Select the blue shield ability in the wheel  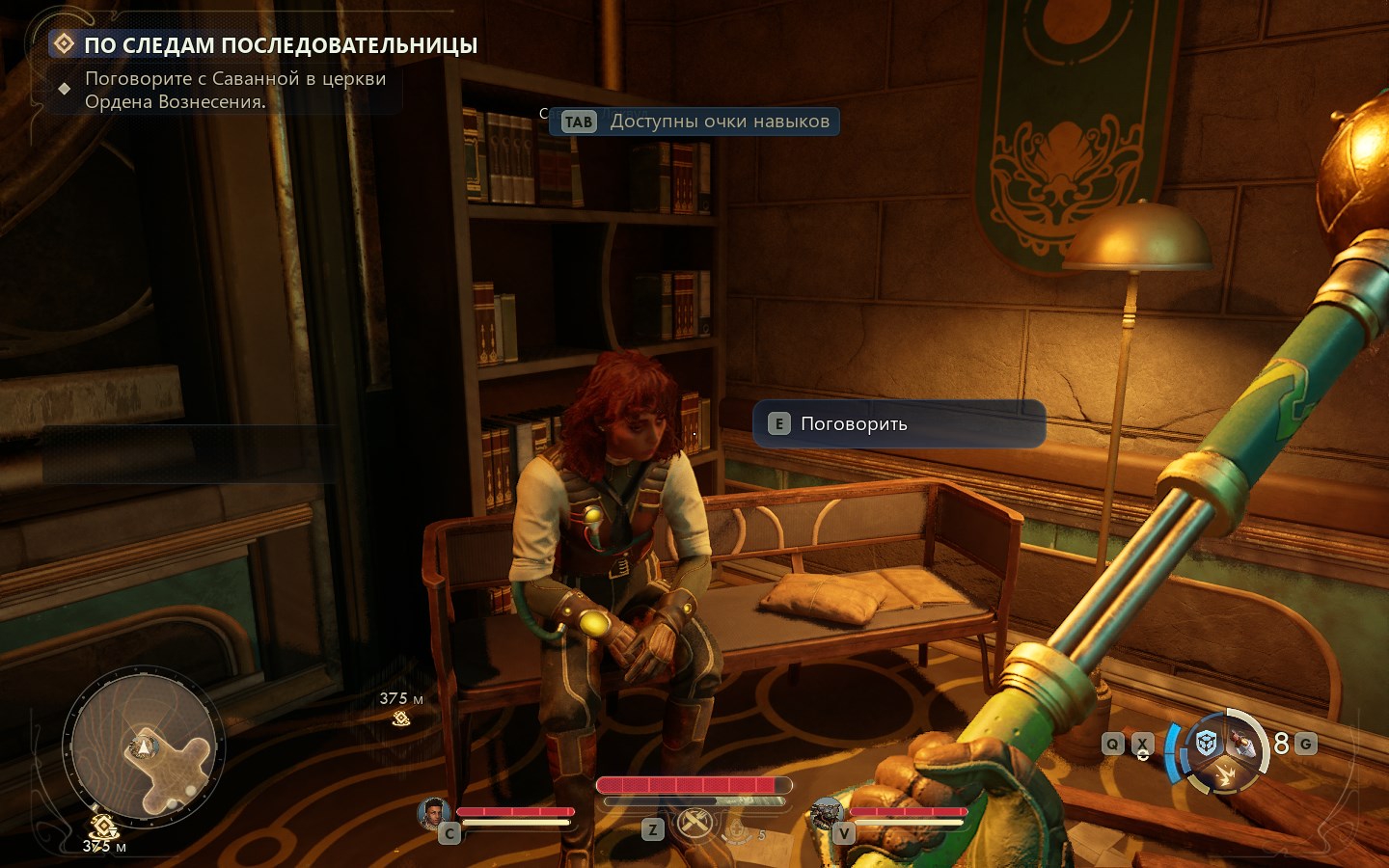(x=1207, y=743)
